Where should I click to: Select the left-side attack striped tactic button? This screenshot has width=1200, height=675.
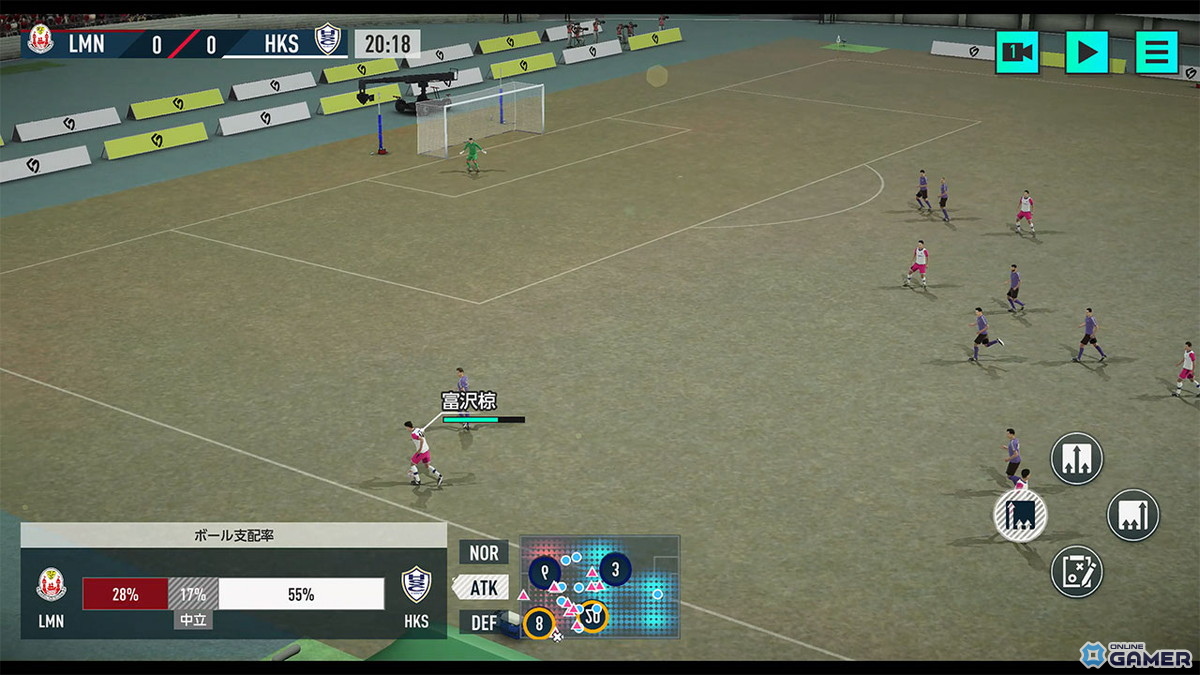1020,516
